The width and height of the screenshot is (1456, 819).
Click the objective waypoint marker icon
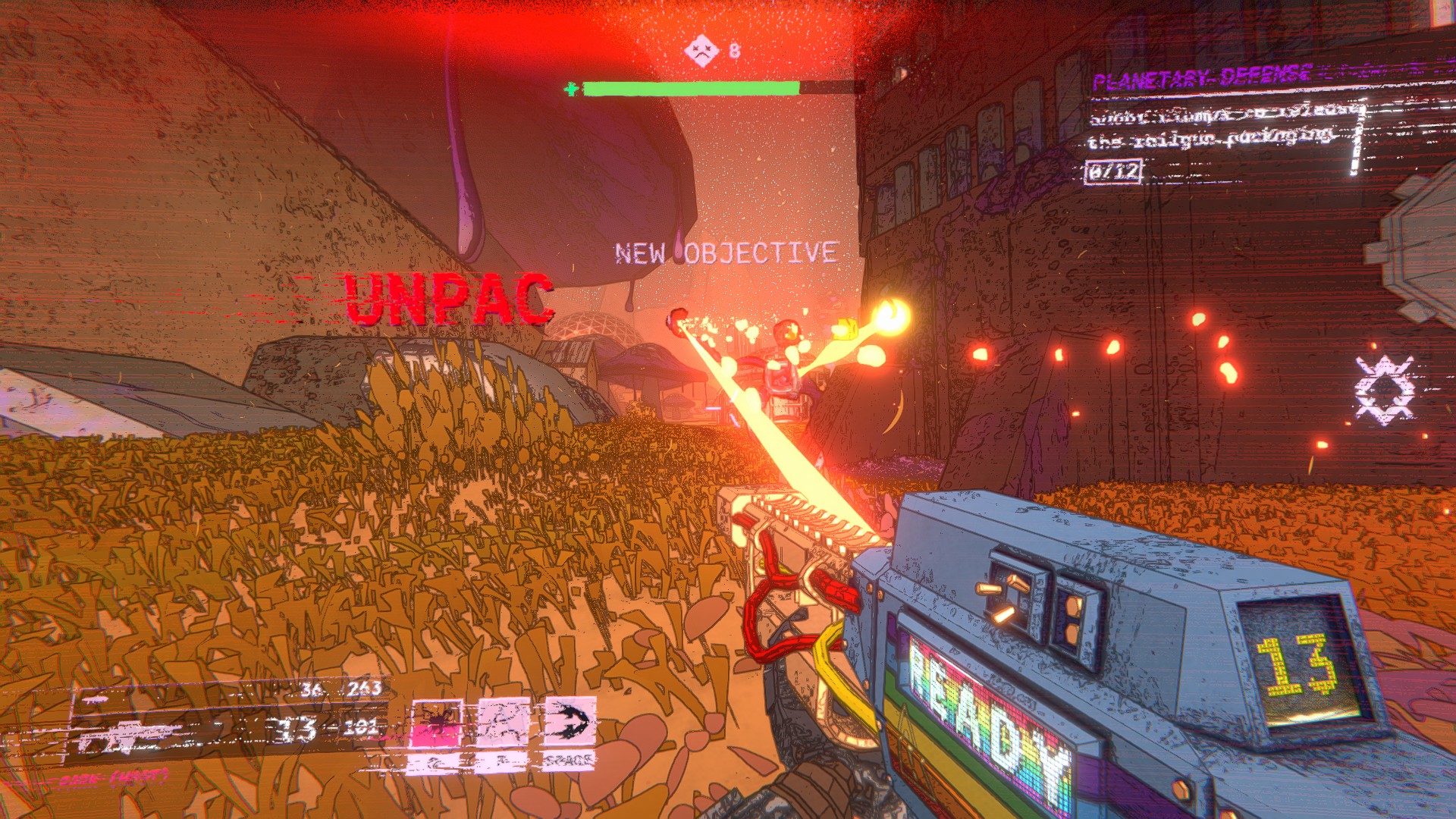[1385, 390]
